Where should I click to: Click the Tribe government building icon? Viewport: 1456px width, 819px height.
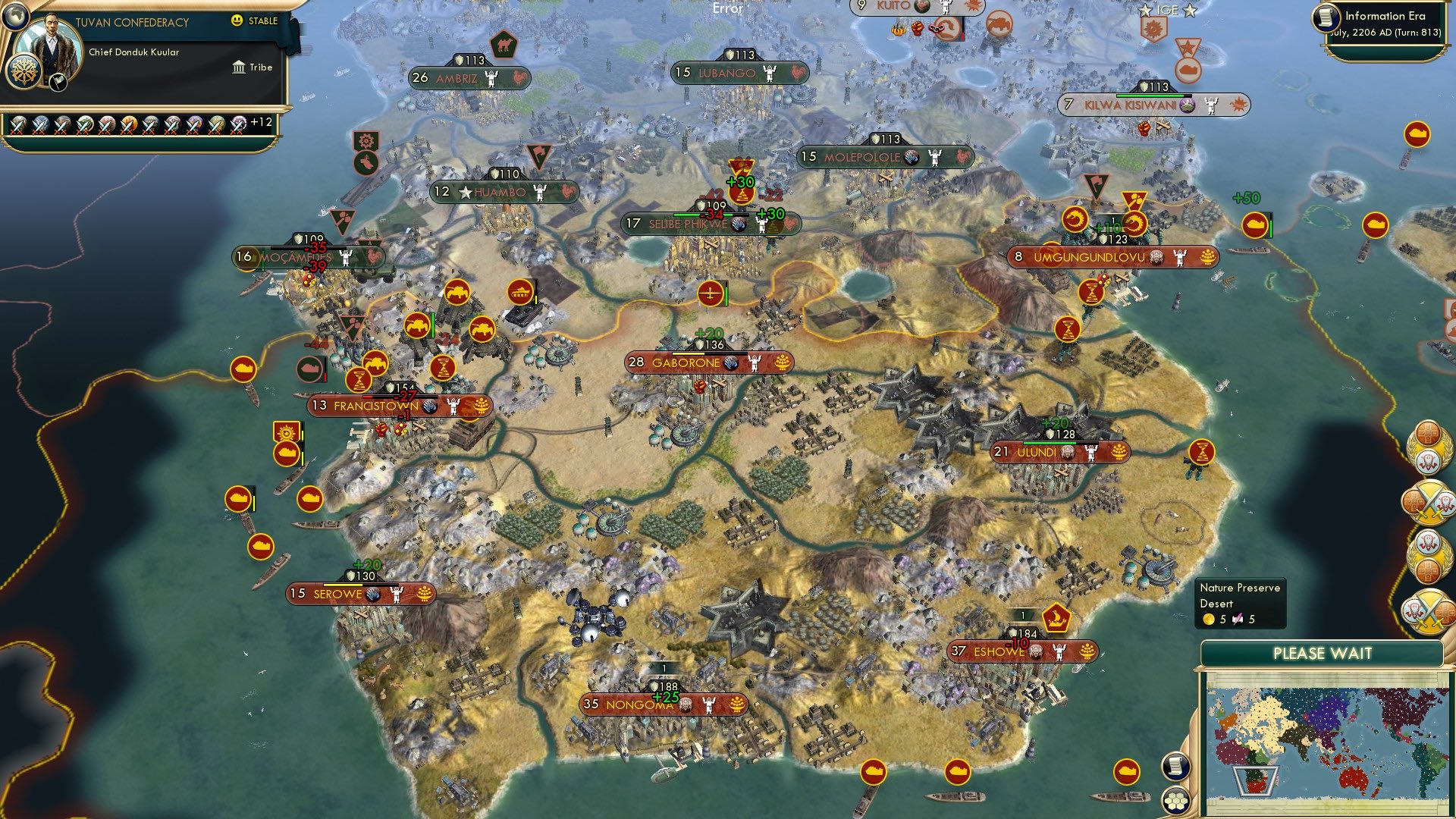(x=239, y=68)
